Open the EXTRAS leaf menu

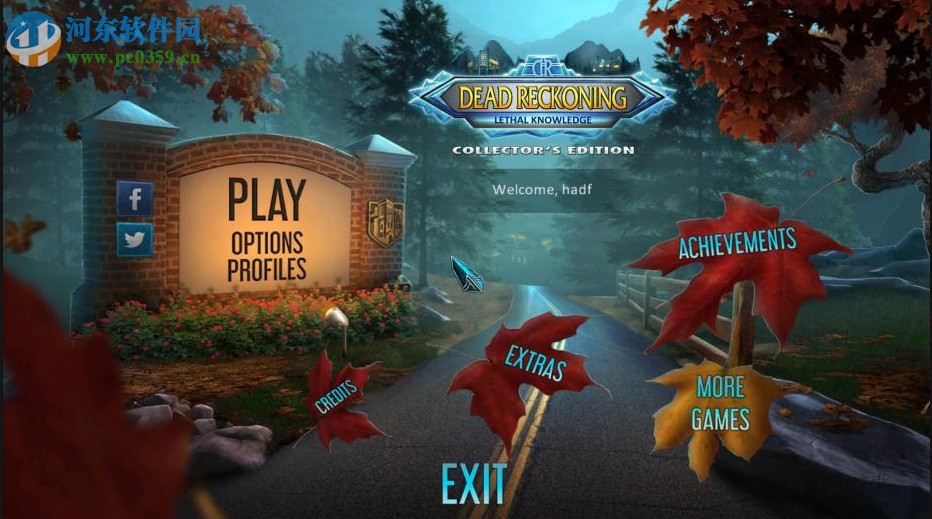tap(535, 364)
